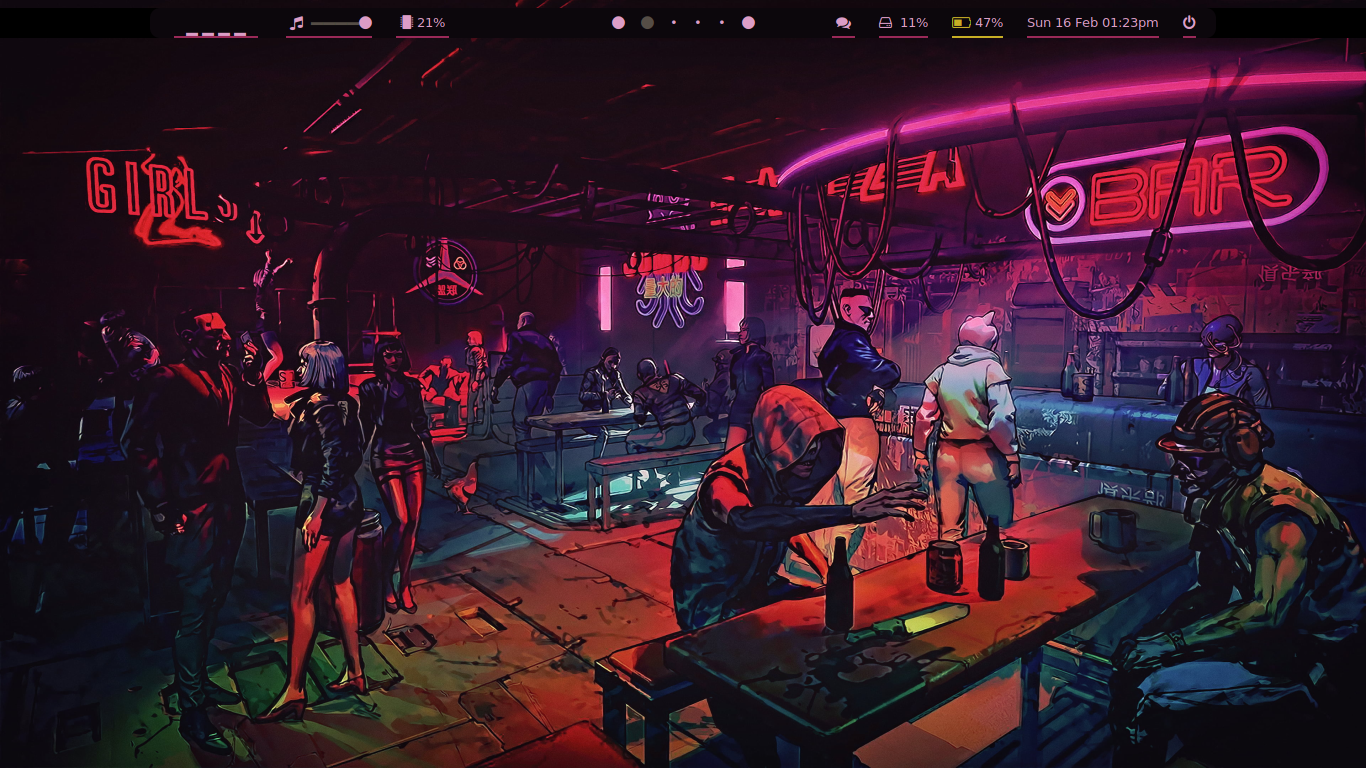This screenshot has height=768, width=1366.
Task: Open the chat bubbles icon
Action: pyautogui.click(x=843, y=22)
